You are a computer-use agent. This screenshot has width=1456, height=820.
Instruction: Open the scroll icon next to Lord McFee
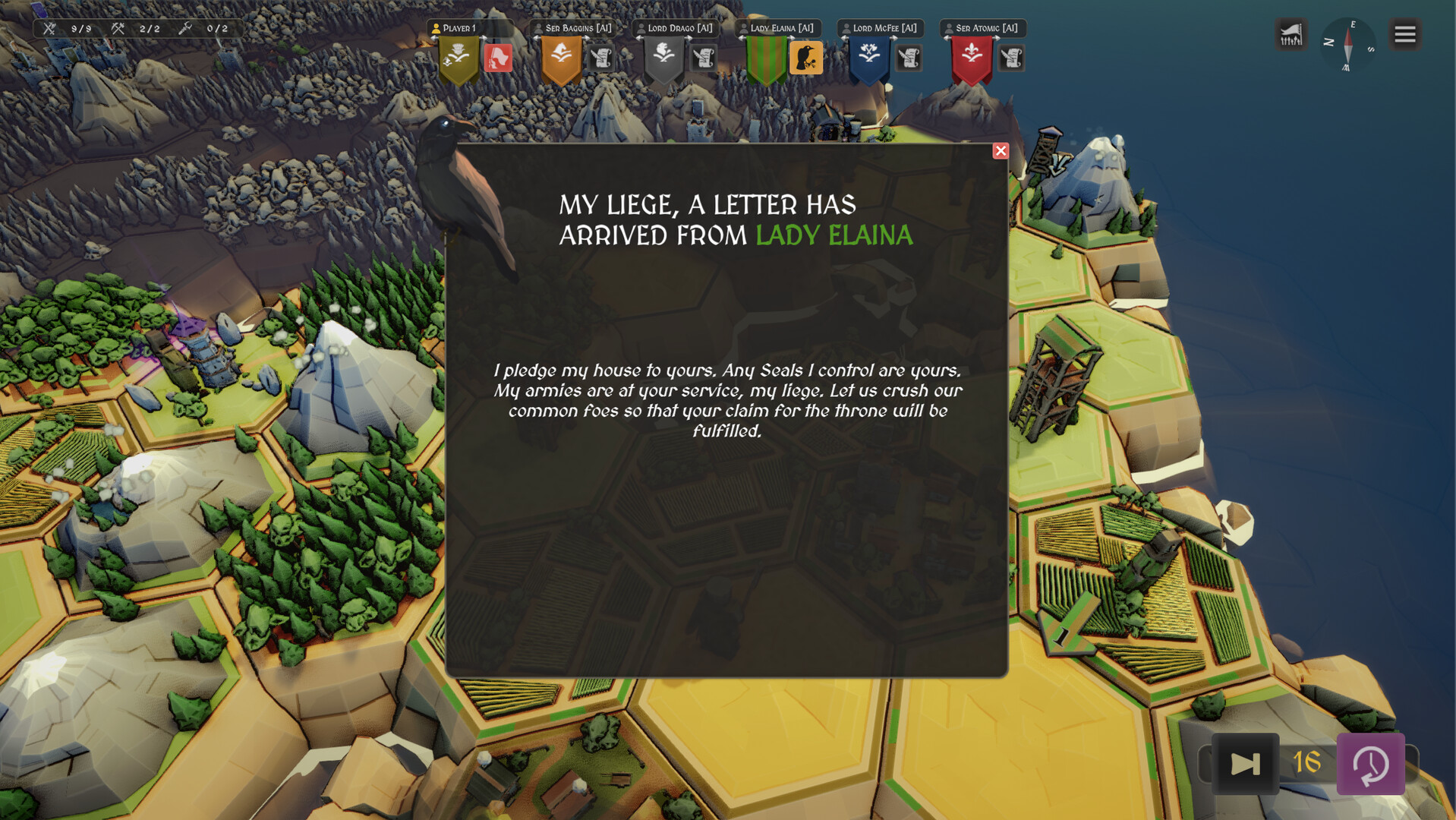[909, 58]
